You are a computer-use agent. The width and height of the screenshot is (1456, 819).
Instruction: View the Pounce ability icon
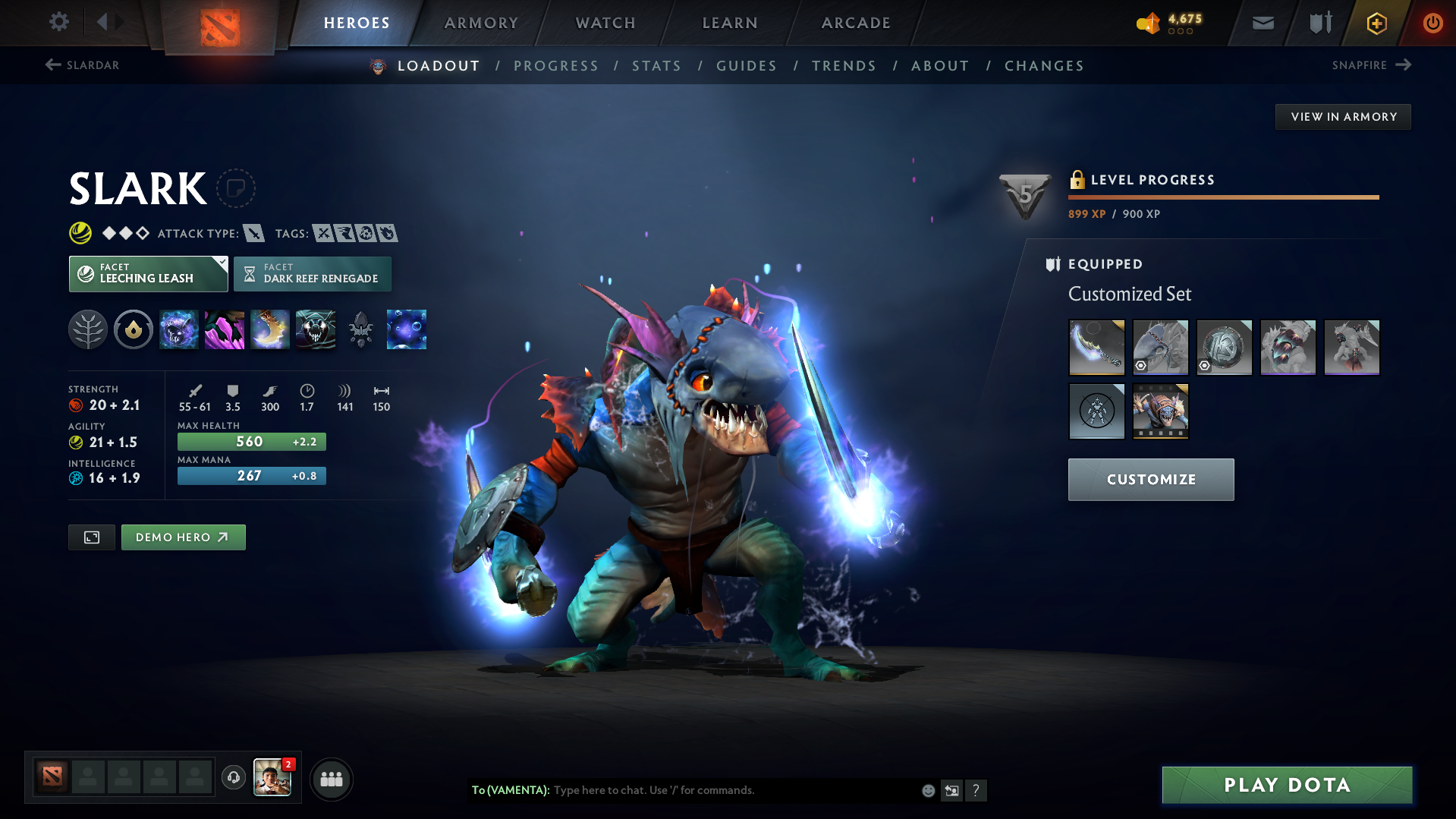225,329
